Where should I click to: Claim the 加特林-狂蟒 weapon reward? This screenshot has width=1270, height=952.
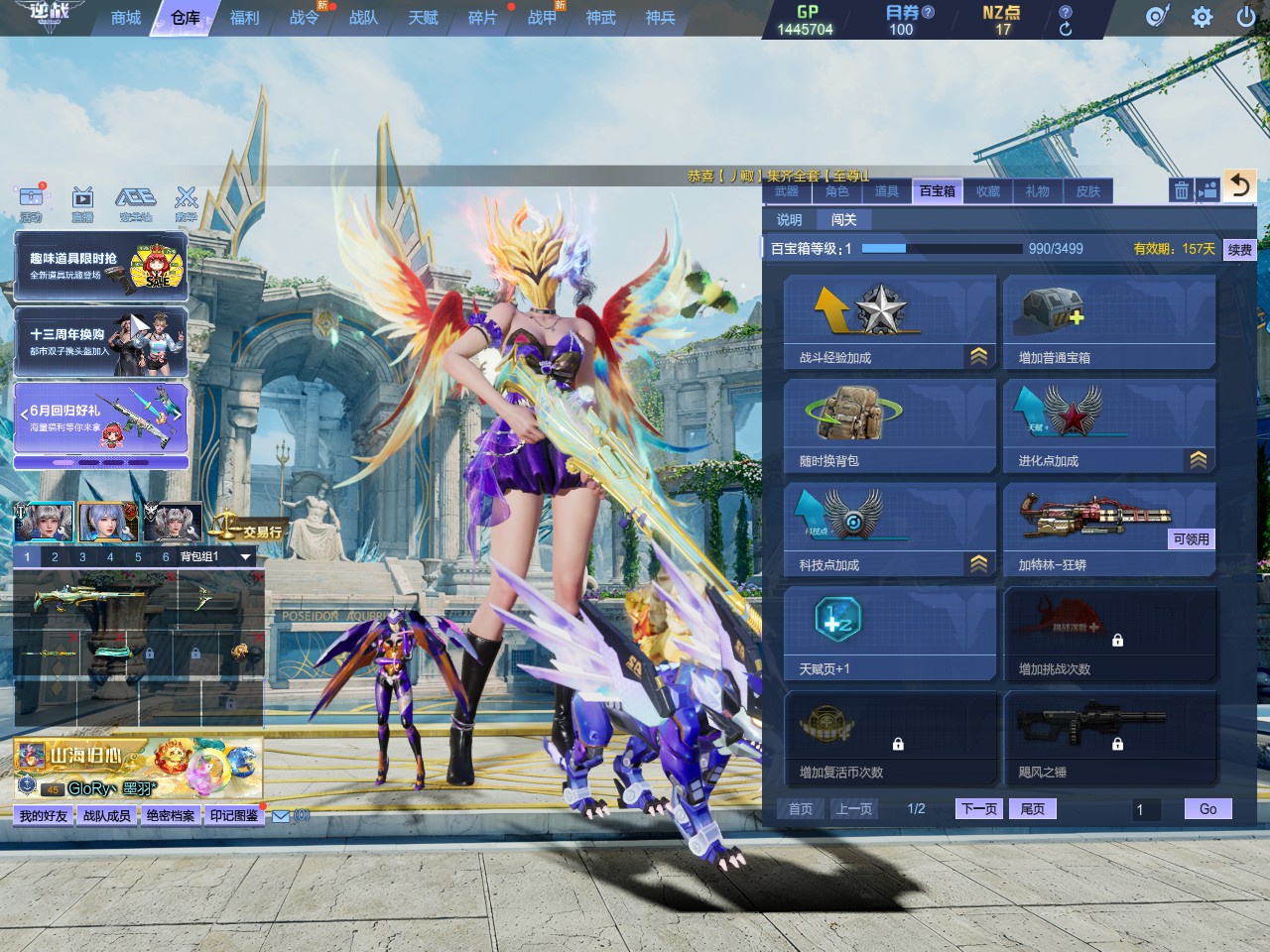click(1191, 539)
